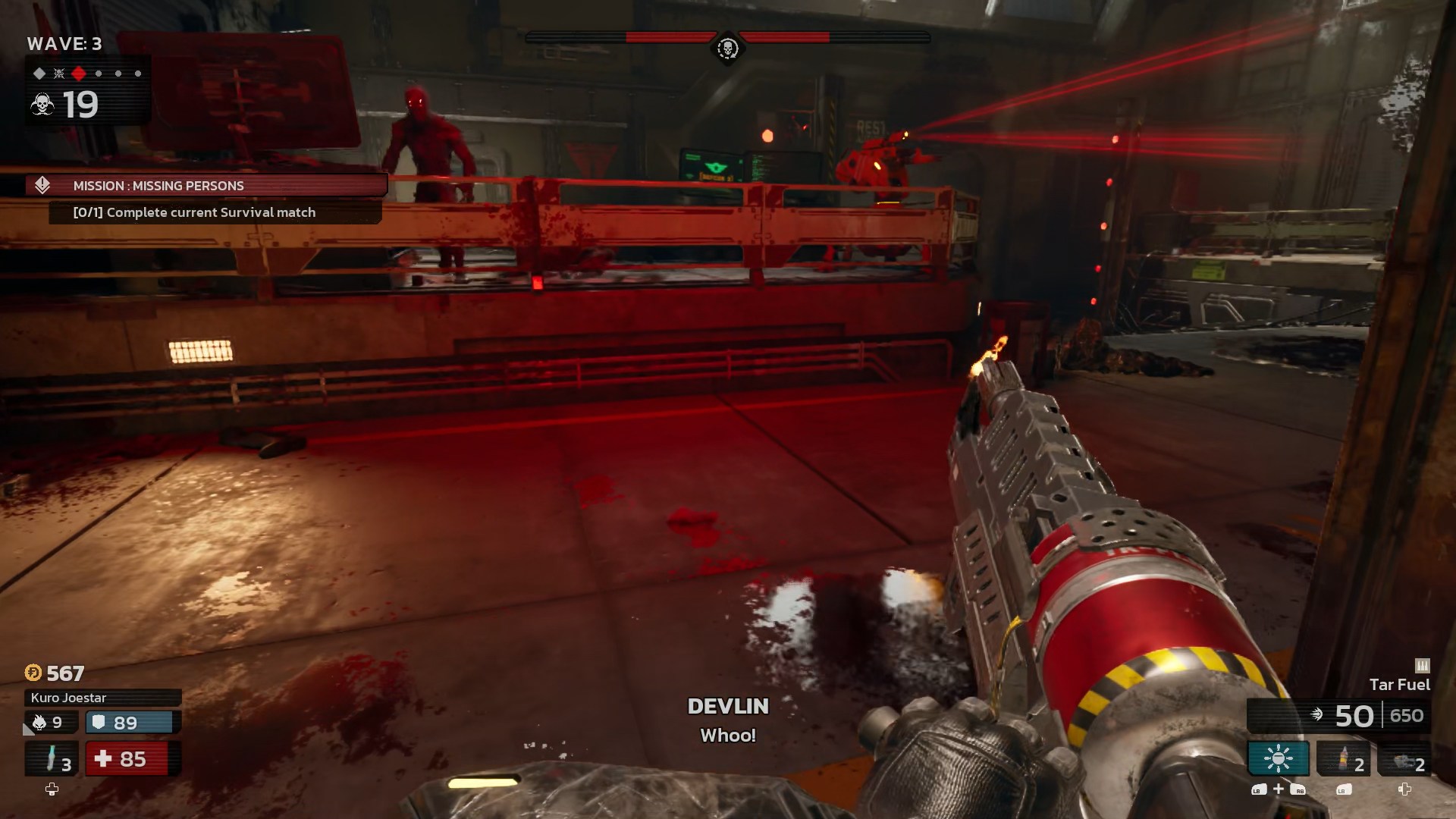Click the biohazard skull enemy counter icon
The height and width of the screenshot is (819, 1456).
point(42,102)
